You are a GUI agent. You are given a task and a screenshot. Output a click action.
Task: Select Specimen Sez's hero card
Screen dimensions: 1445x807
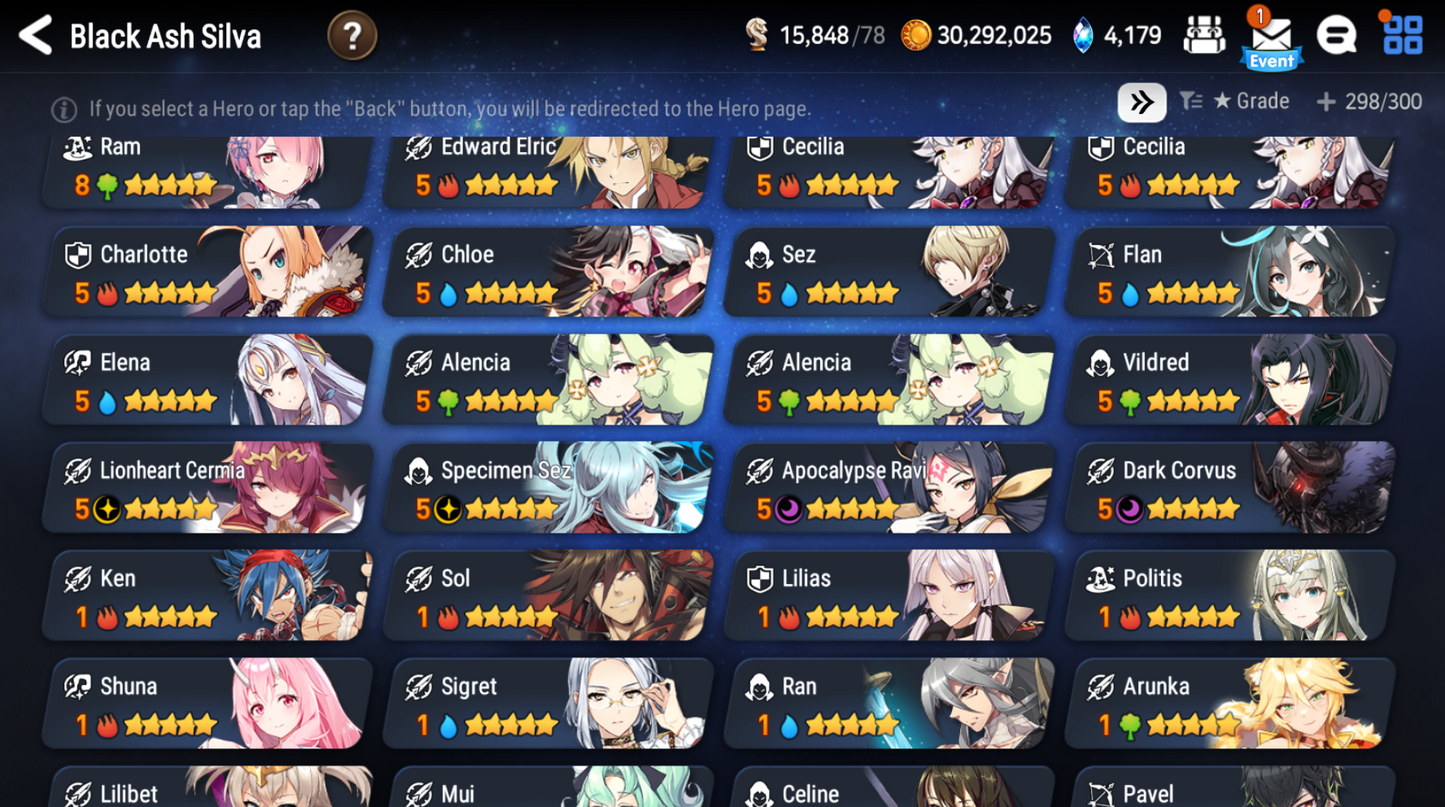point(547,487)
